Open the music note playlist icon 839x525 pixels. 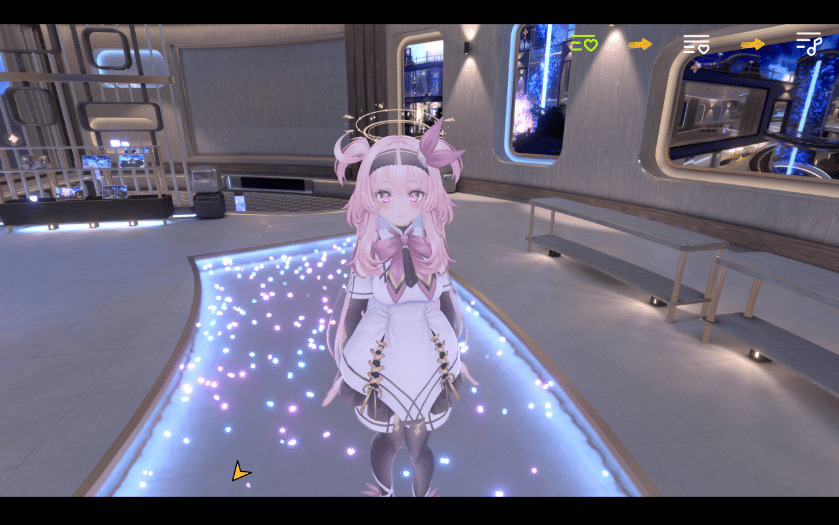pos(808,43)
